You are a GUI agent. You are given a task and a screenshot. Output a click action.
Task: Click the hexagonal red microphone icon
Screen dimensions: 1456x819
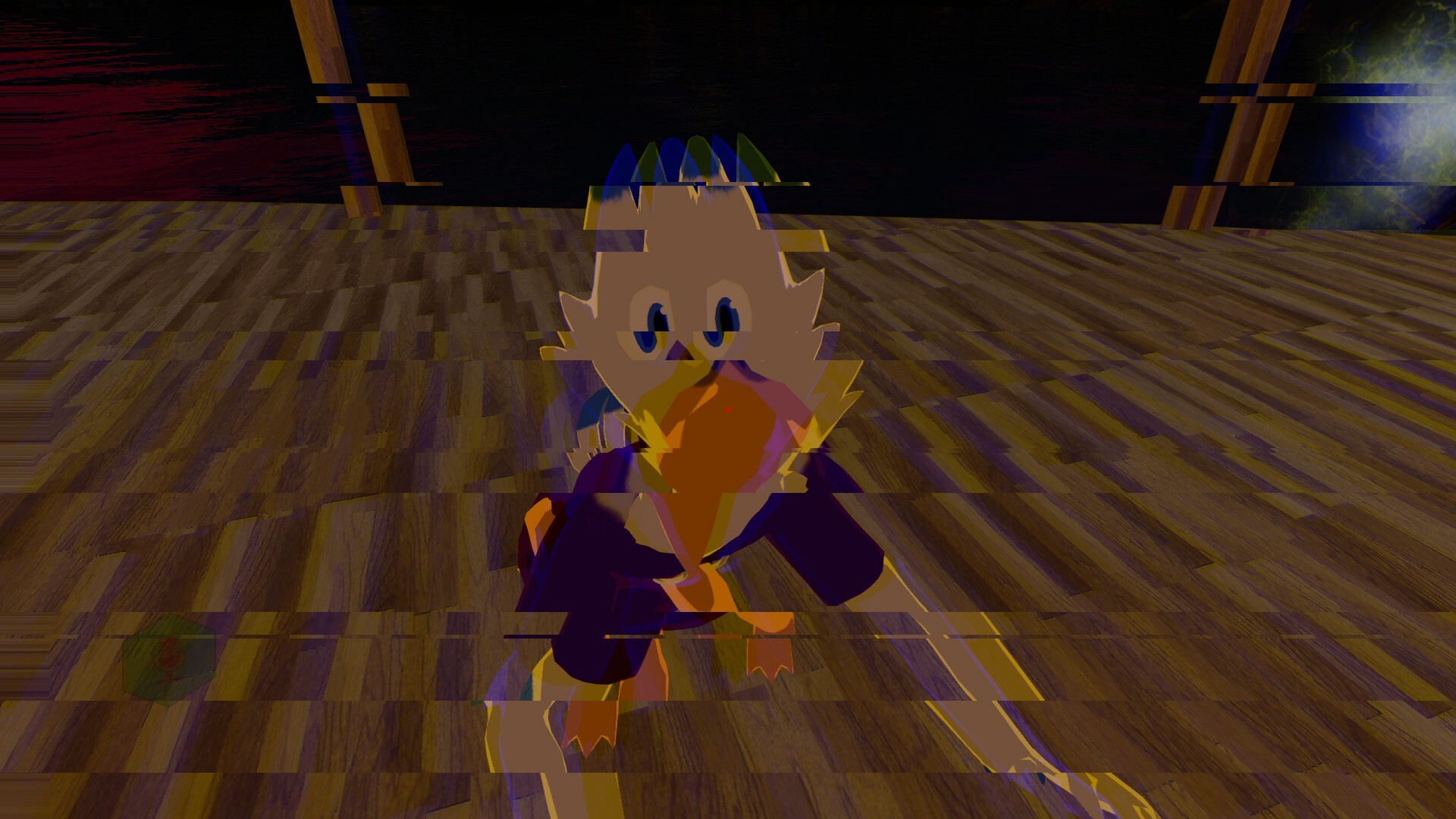coord(169,658)
